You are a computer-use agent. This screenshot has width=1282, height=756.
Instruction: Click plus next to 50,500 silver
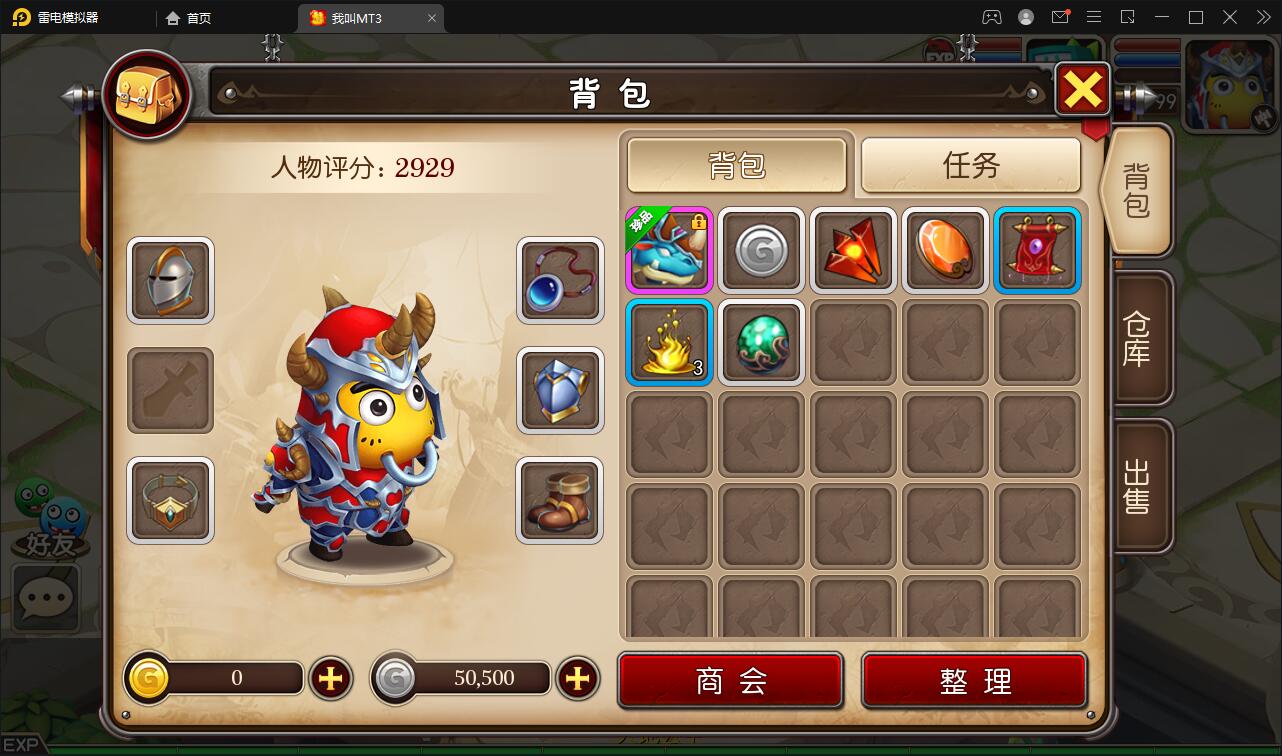pos(577,678)
